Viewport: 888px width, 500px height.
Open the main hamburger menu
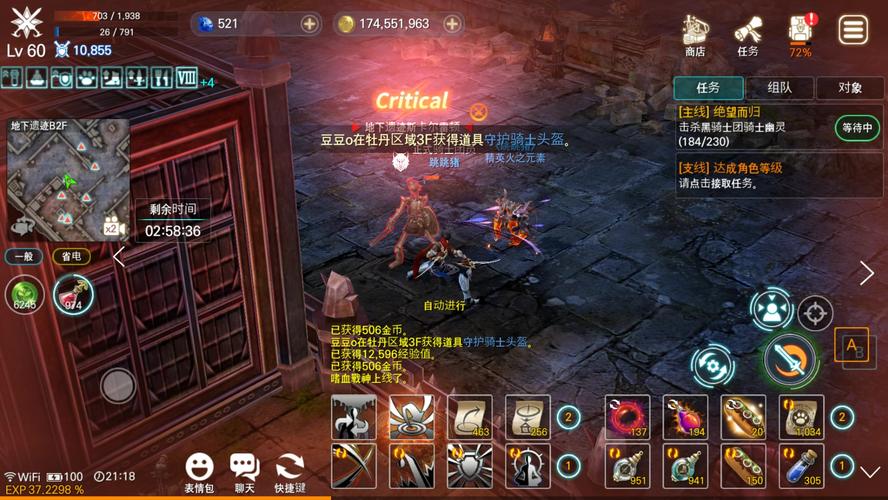pyautogui.click(x=853, y=30)
